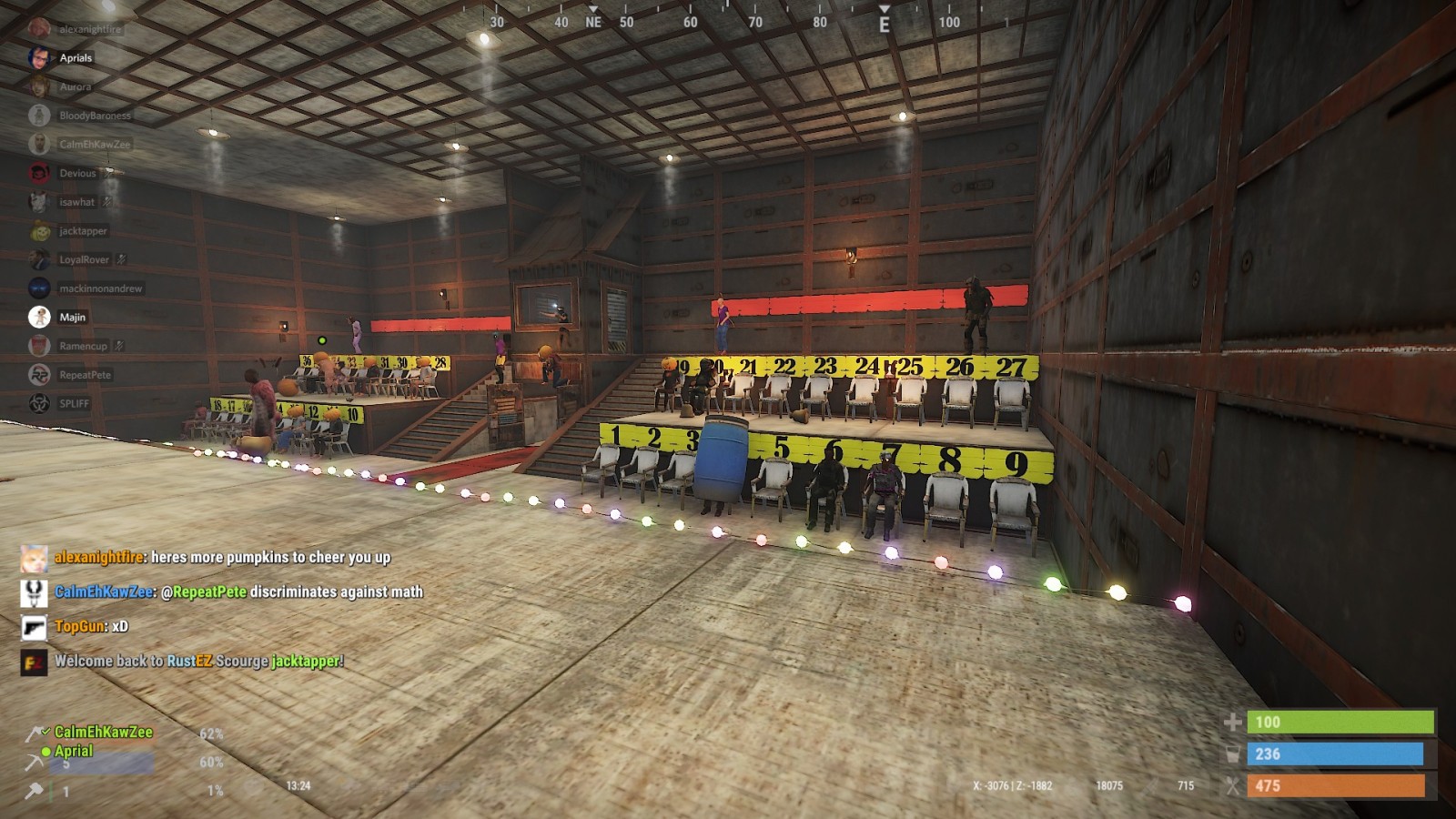Select team member Aprial in the team list

(73, 751)
